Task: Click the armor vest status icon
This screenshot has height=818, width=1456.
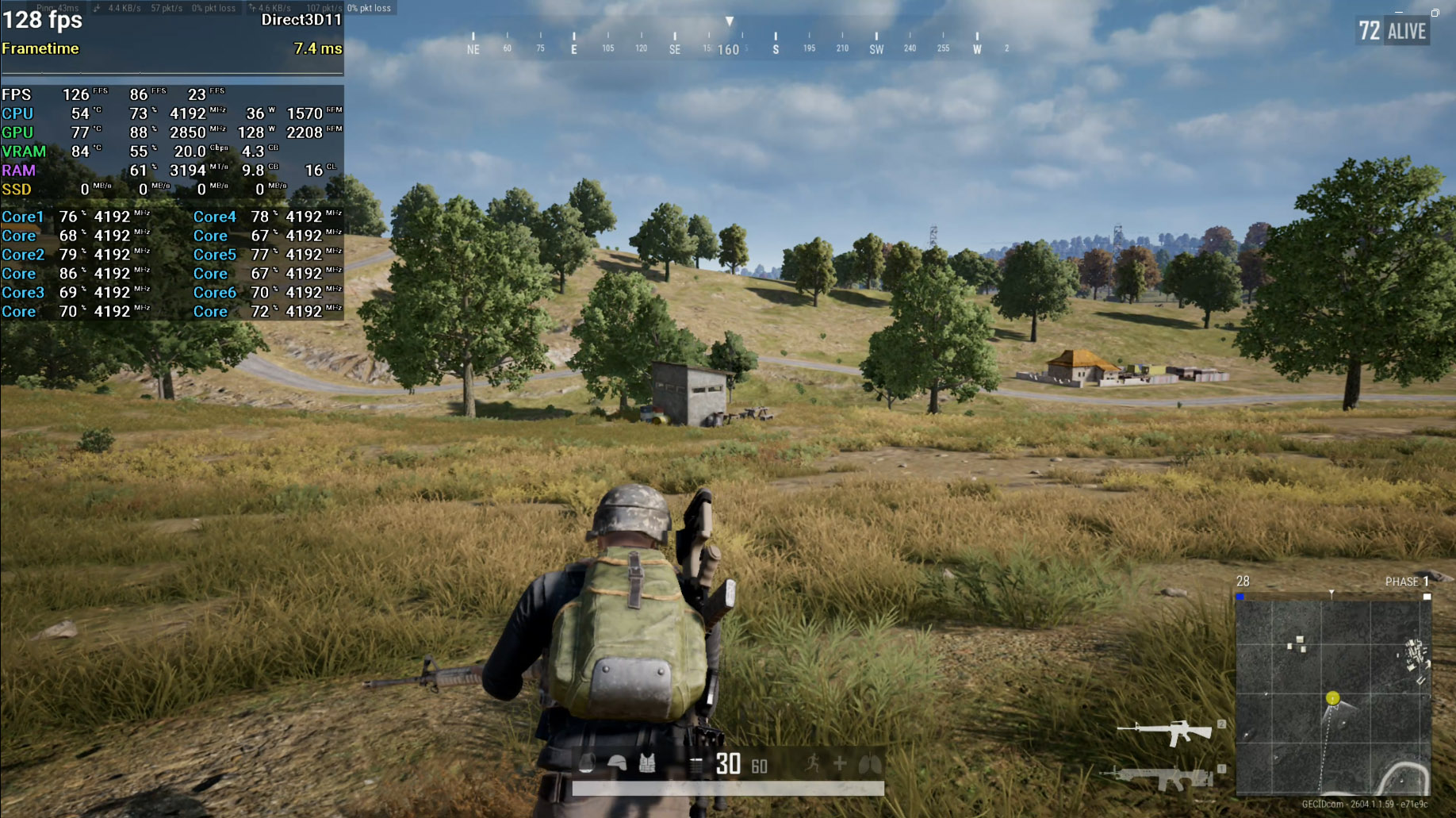Action: point(647,764)
